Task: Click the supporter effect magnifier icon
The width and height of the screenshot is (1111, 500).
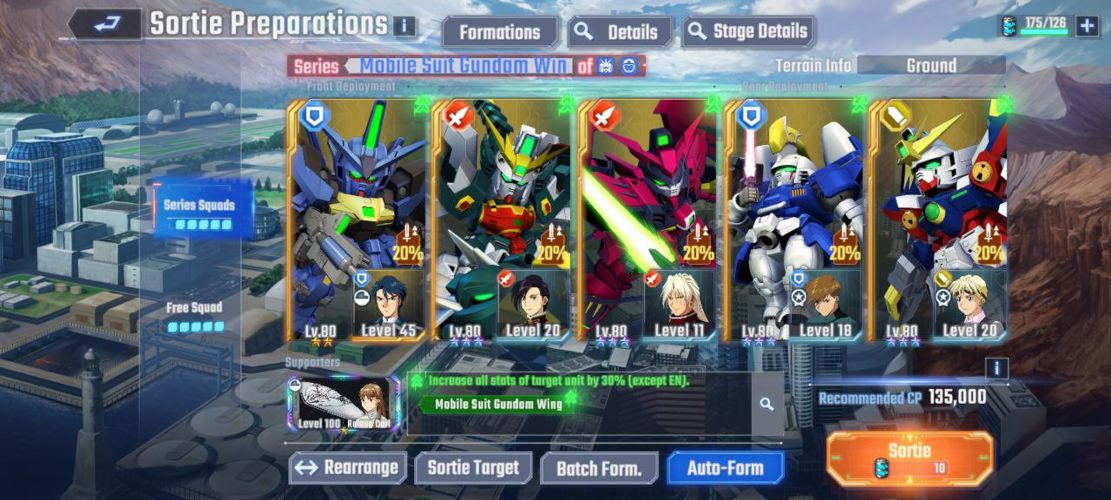Action: tap(766, 405)
